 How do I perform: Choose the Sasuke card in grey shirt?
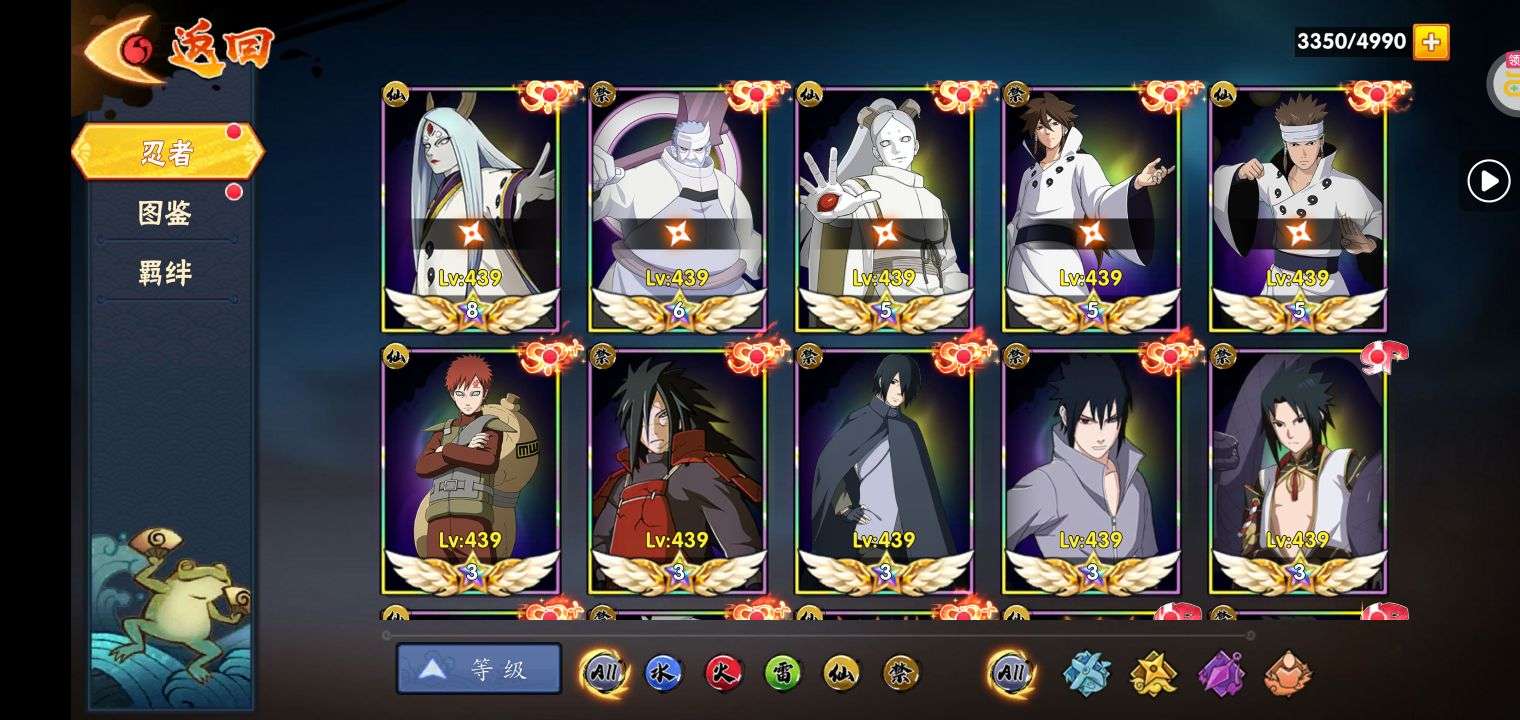coord(1092,470)
